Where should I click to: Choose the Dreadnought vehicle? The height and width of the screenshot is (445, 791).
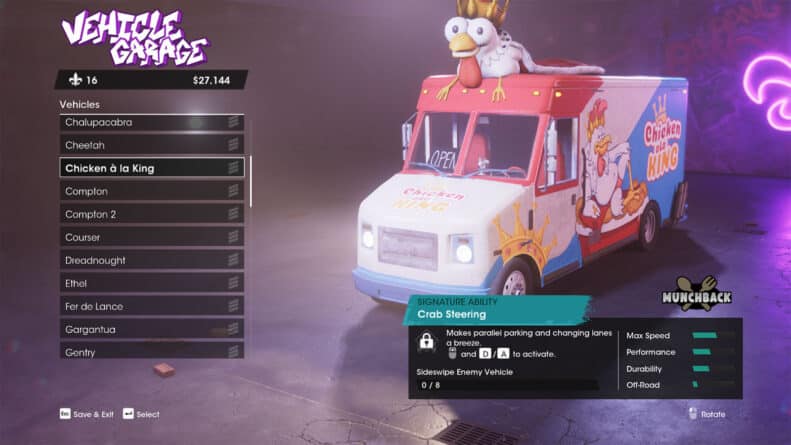151,260
